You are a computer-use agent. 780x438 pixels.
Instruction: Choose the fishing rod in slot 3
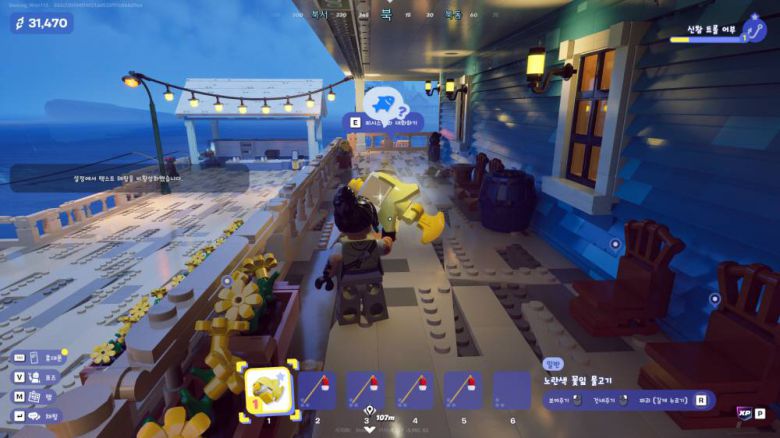click(x=366, y=390)
